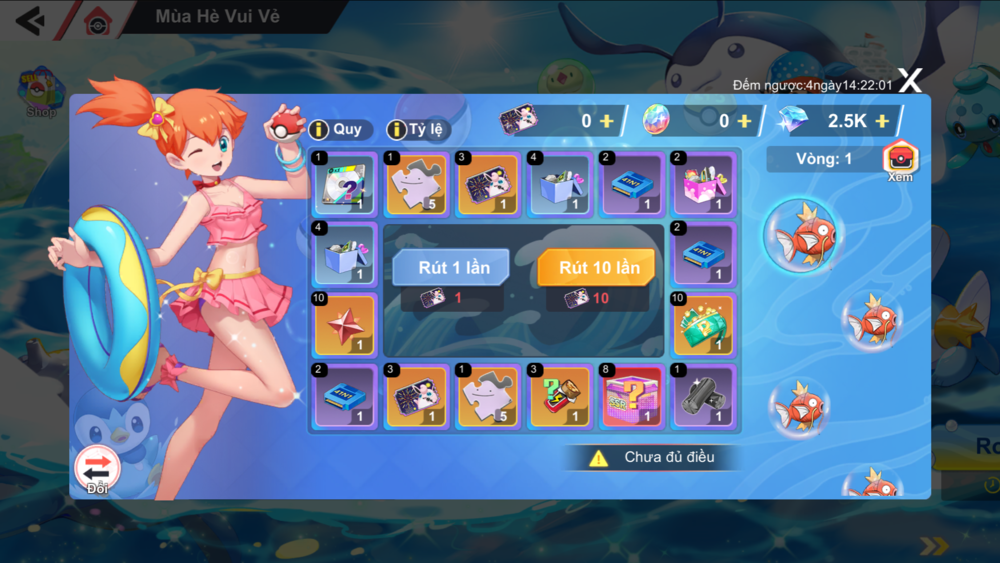Show the Tỷ lệ drop rates

[x=418, y=130]
